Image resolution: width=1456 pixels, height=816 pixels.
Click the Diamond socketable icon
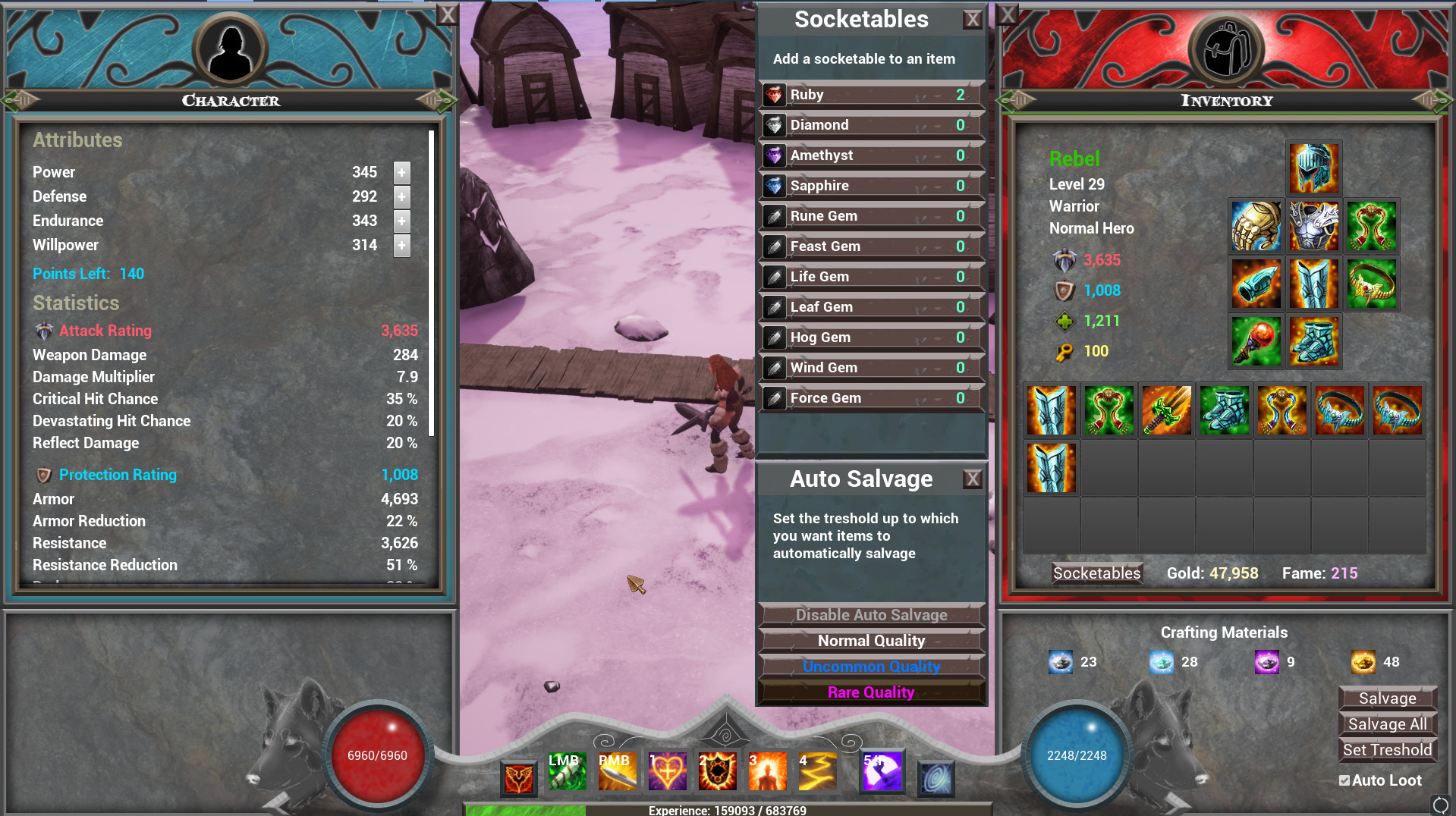[x=775, y=124]
